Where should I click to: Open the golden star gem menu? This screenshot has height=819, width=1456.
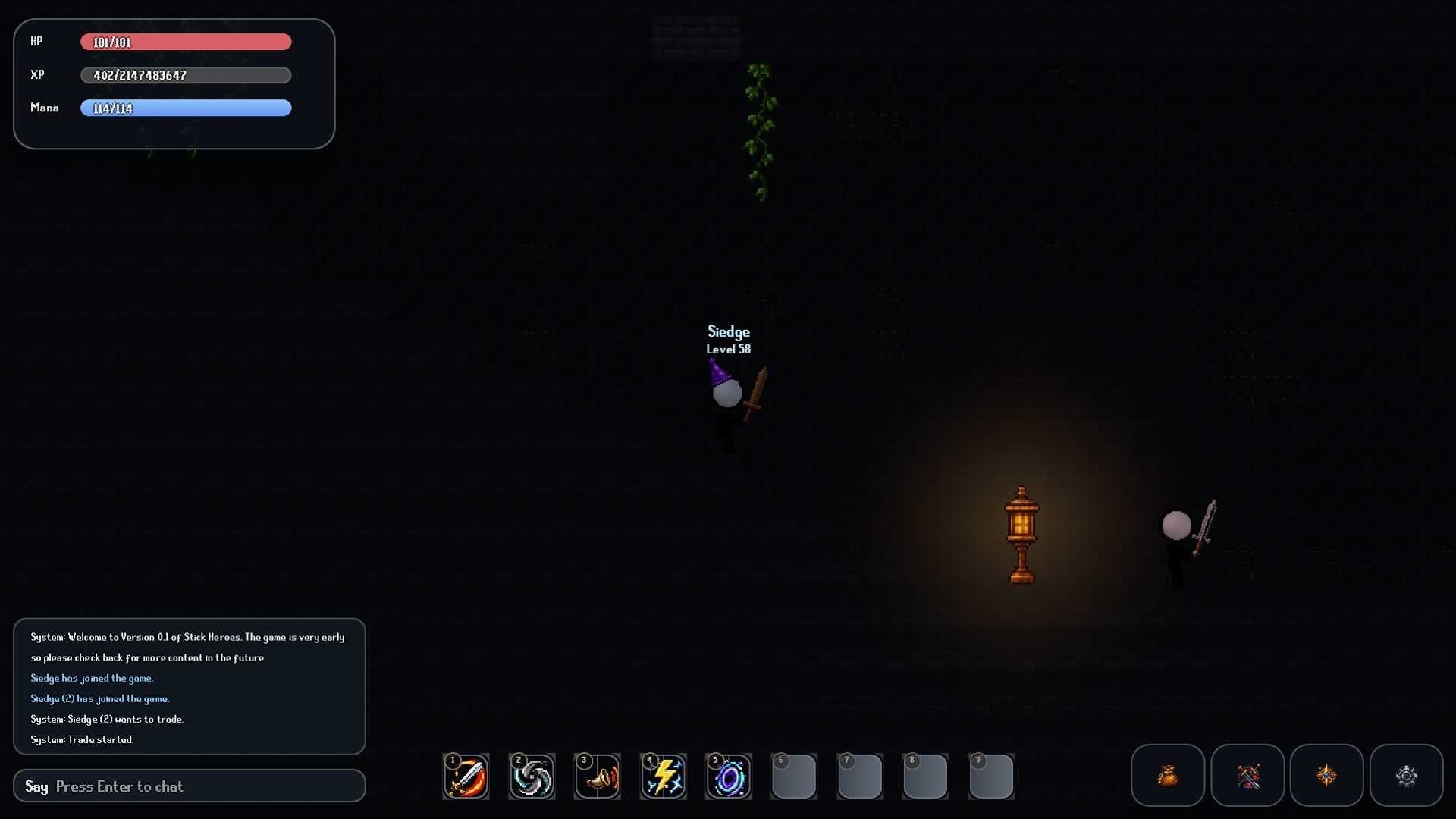point(1326,775)
